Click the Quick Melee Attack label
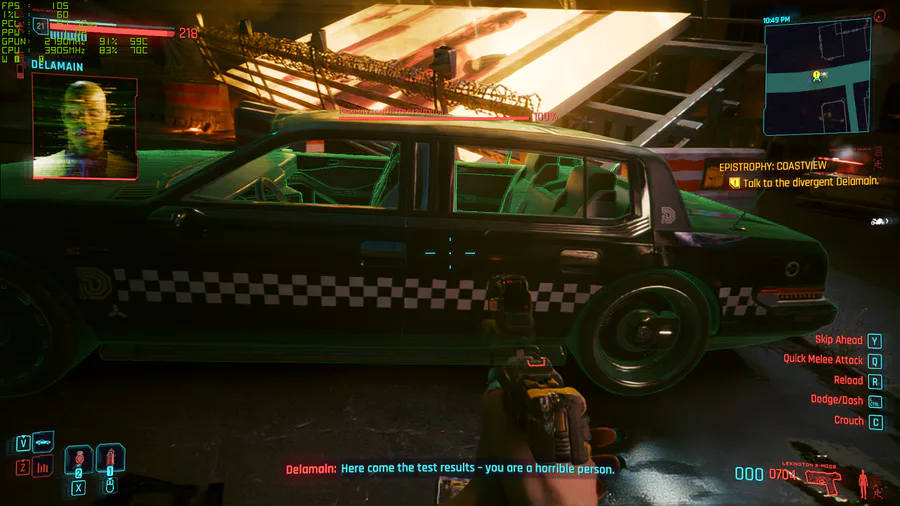 coord(823,359)
